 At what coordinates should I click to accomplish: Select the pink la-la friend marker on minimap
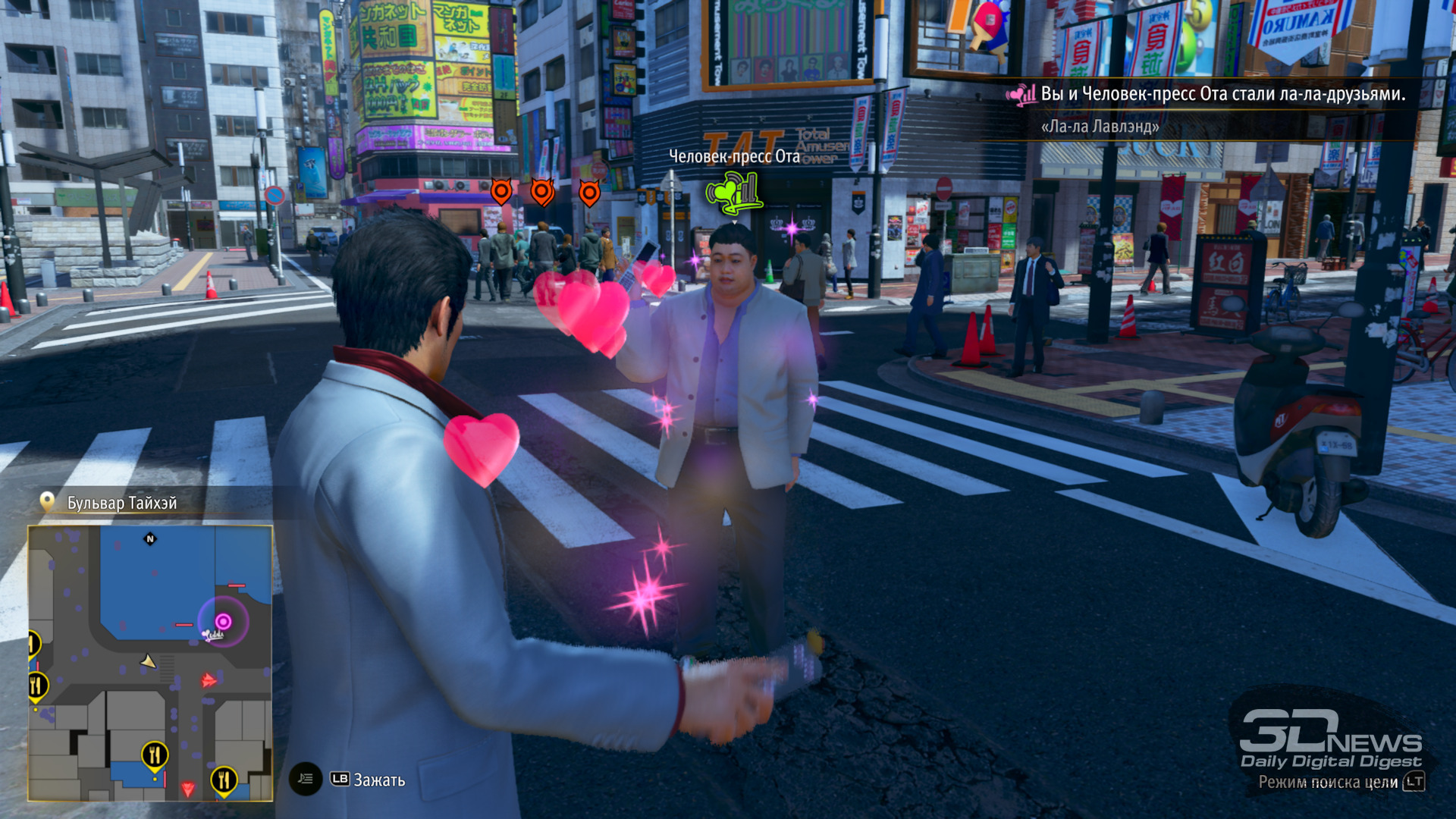coord(222,622)
